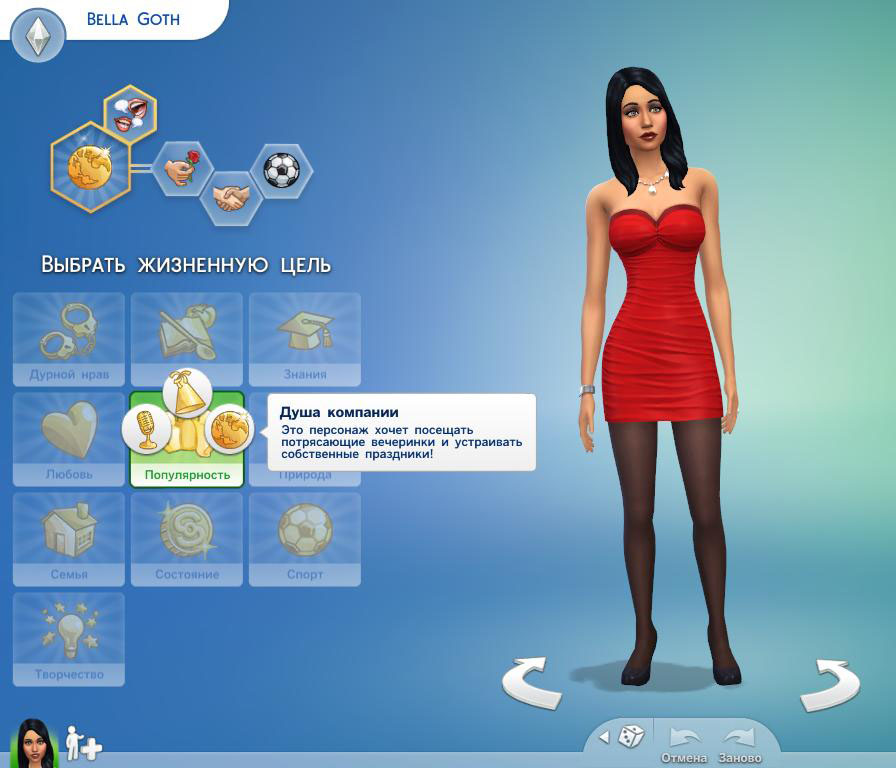896x768 pixels.
Task: Select the Дурной нрав aspiration tile
Action: [x=69, y=339]
